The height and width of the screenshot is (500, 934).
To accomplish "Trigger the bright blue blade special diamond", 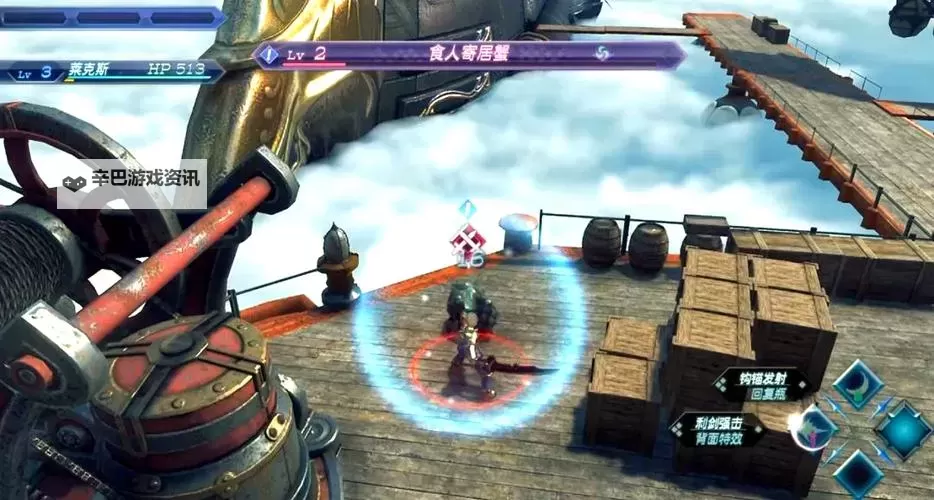I will (x=902, y=430).
